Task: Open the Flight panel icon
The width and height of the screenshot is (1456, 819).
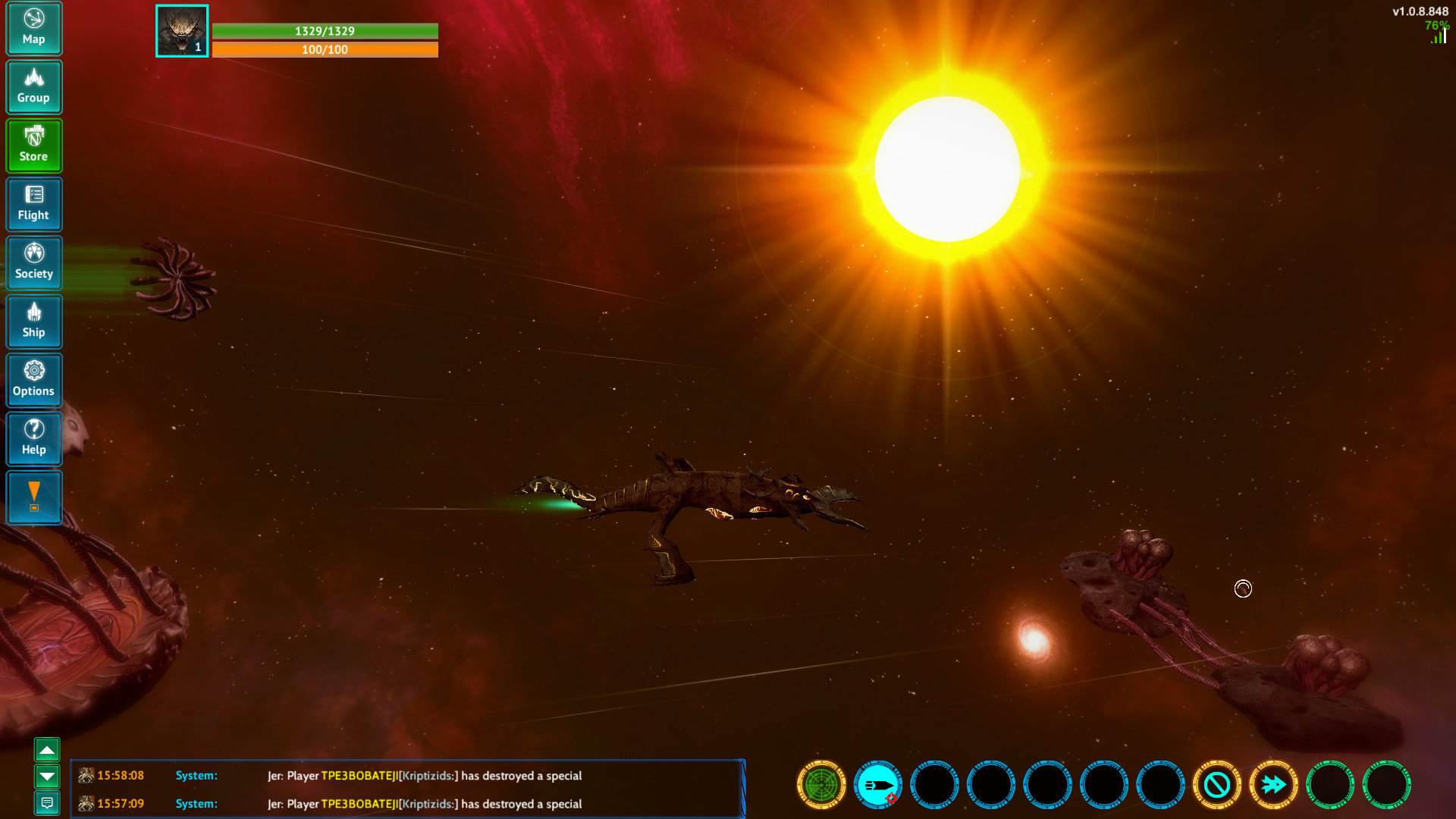Action: [x=34, y=204]
